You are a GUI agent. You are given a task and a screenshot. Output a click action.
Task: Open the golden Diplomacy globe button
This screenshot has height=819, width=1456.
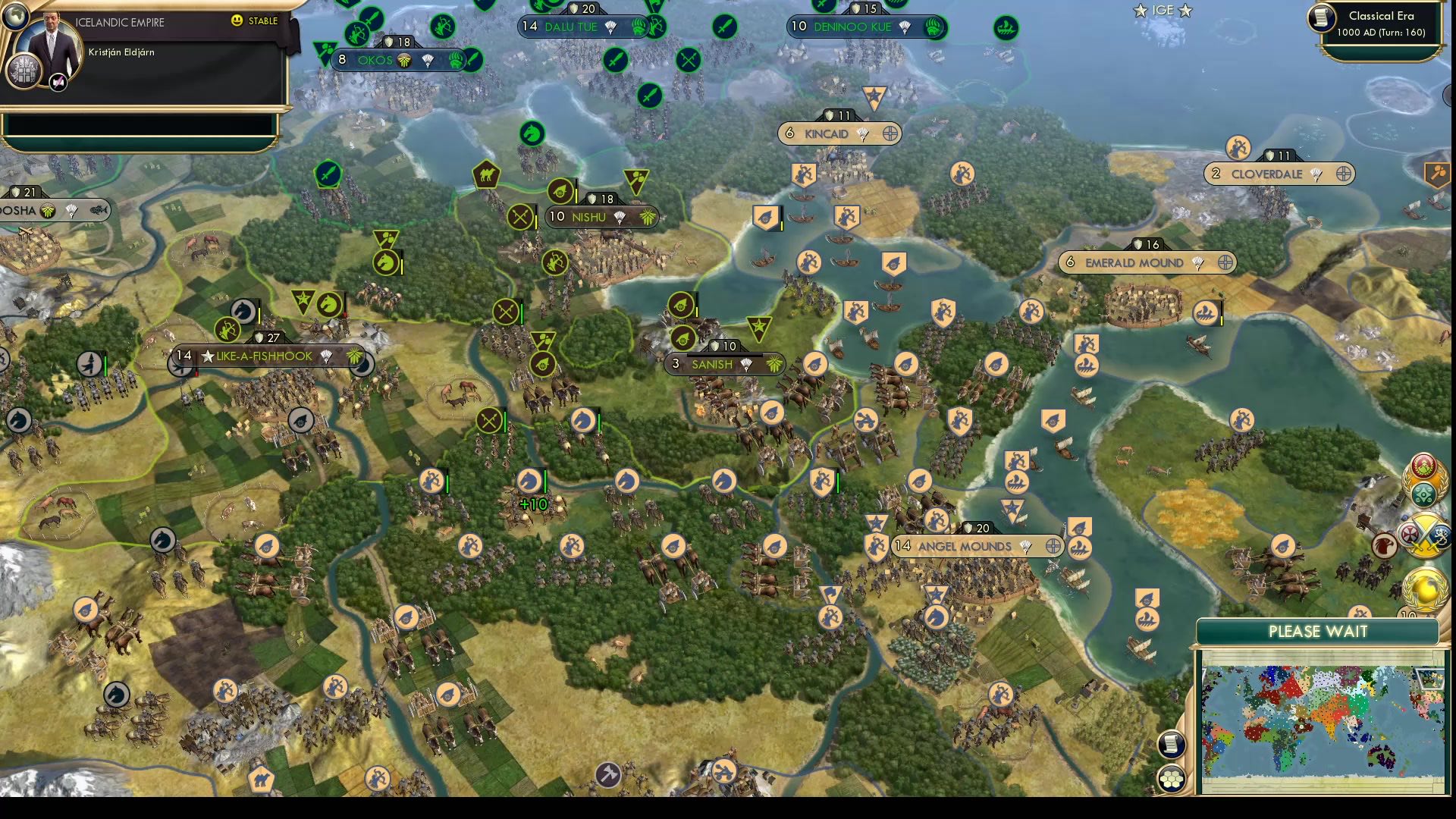pyautogui.click(x=1423, y=590)
